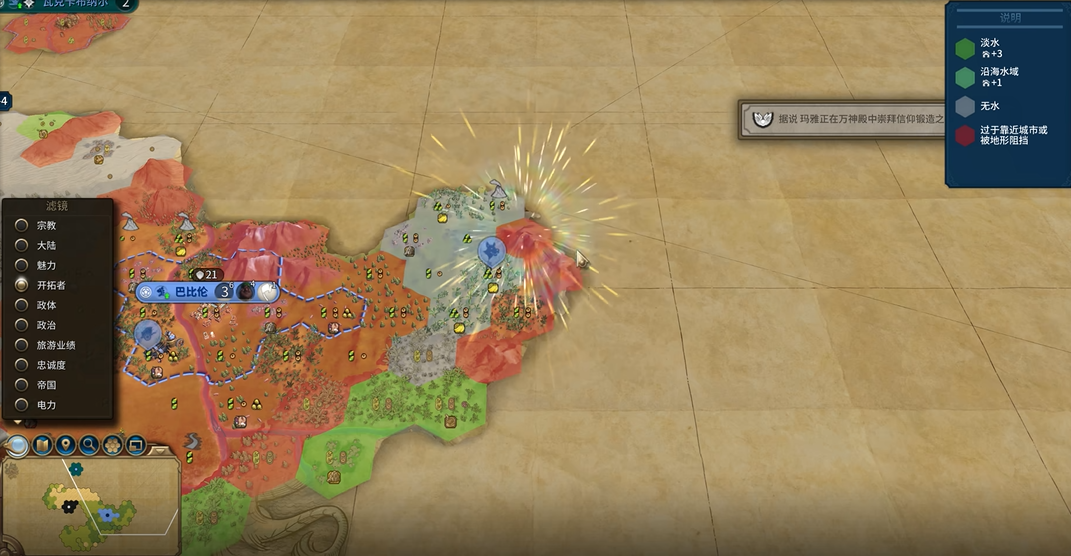Enable the 电力 (Power) lens
Screen dimensions: 1071x556
point(22,405)
